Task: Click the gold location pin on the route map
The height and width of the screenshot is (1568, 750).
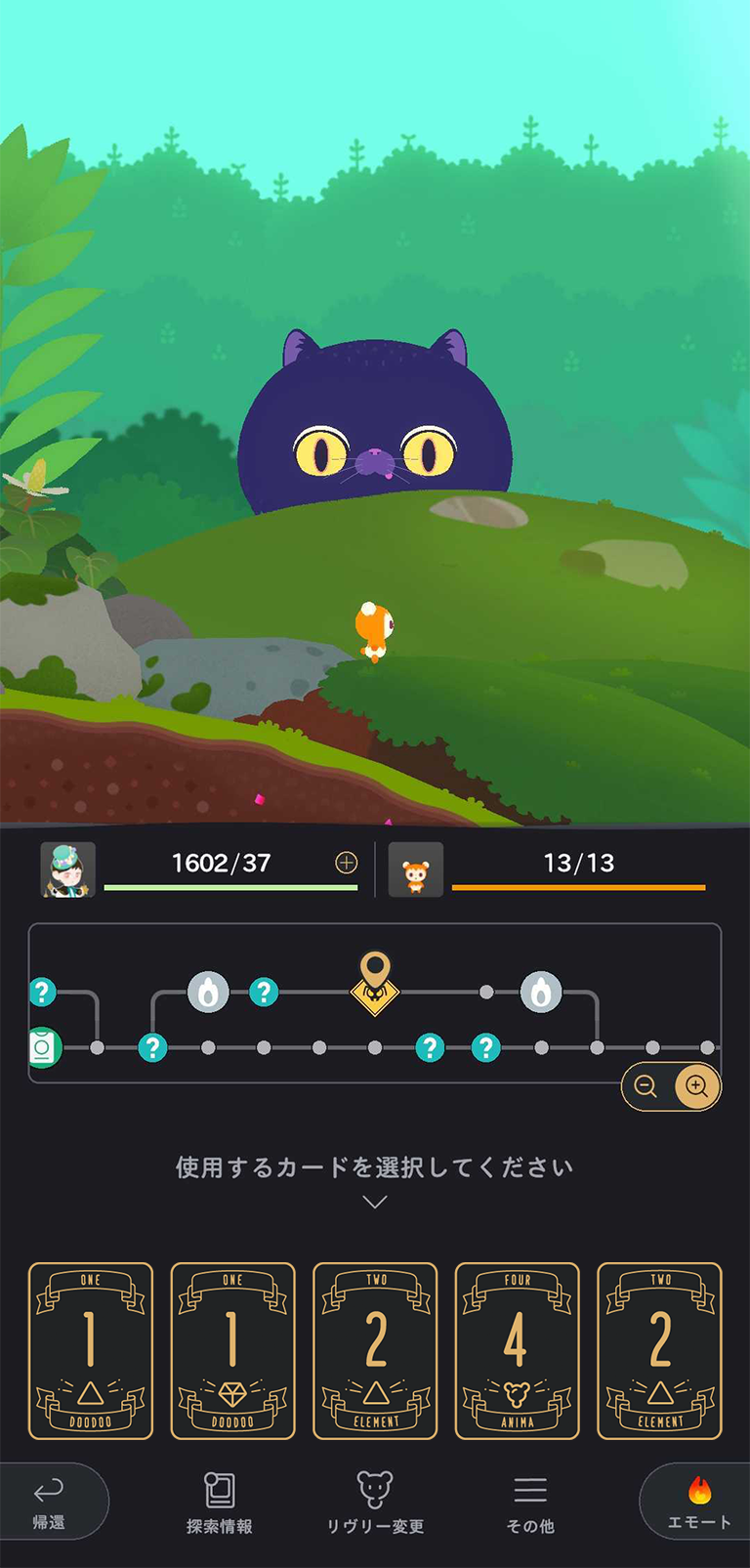Action: [375, 979]
